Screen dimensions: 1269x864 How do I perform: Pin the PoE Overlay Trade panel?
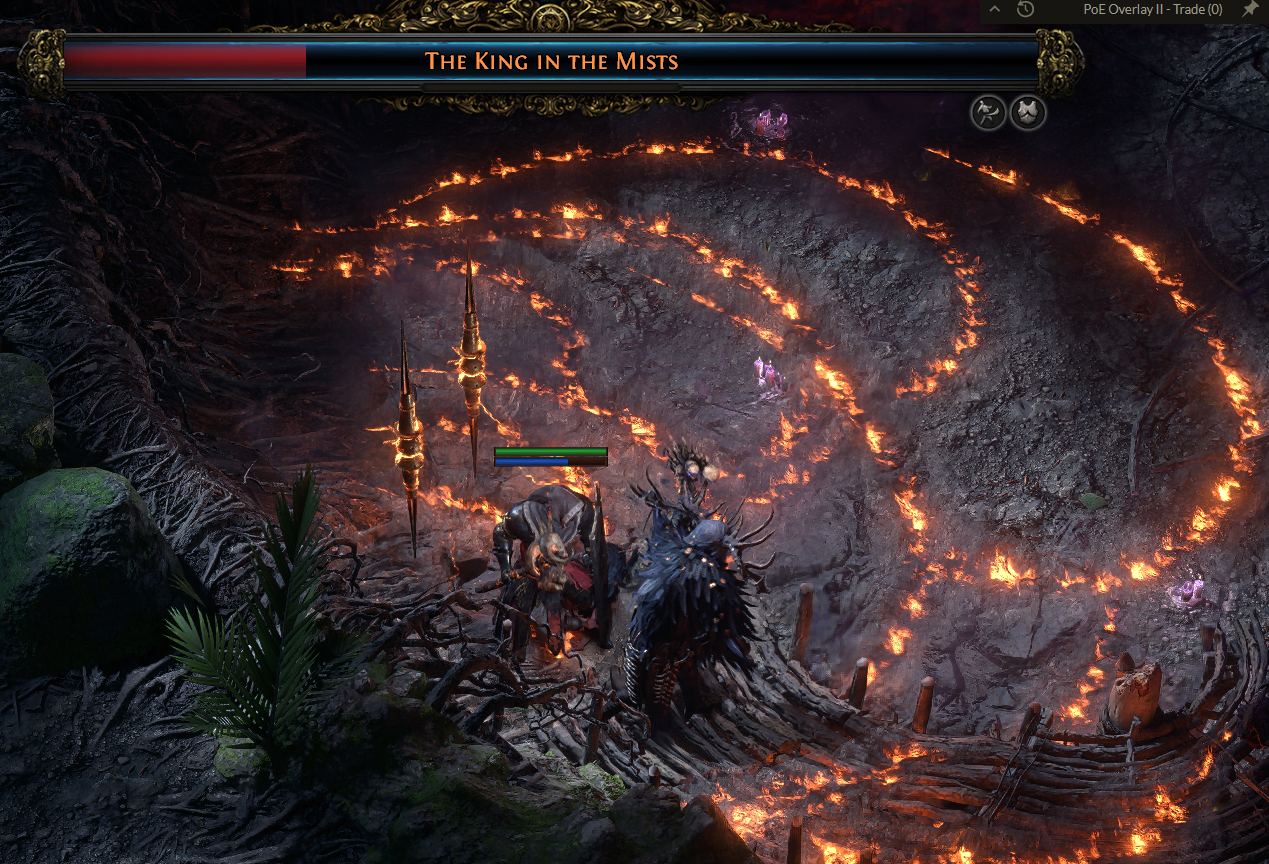pyautogui.click(x=1250, y=9)
